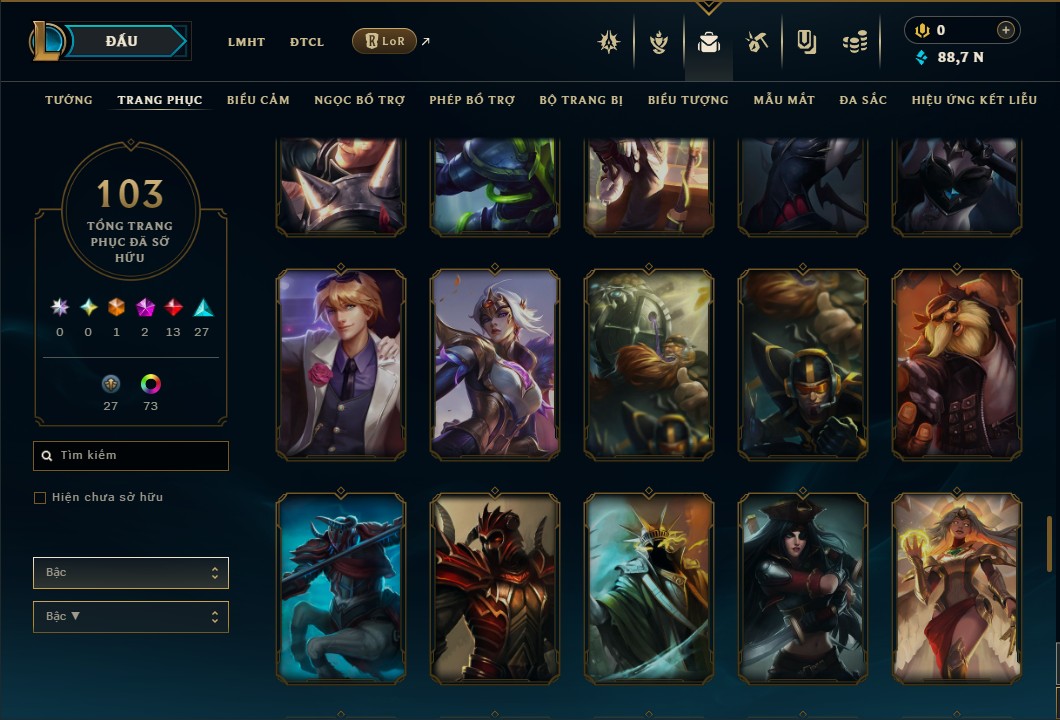
Task: Switch to the TƯỚNG tab
Action: pyautogui.click(x=69, y=100)
